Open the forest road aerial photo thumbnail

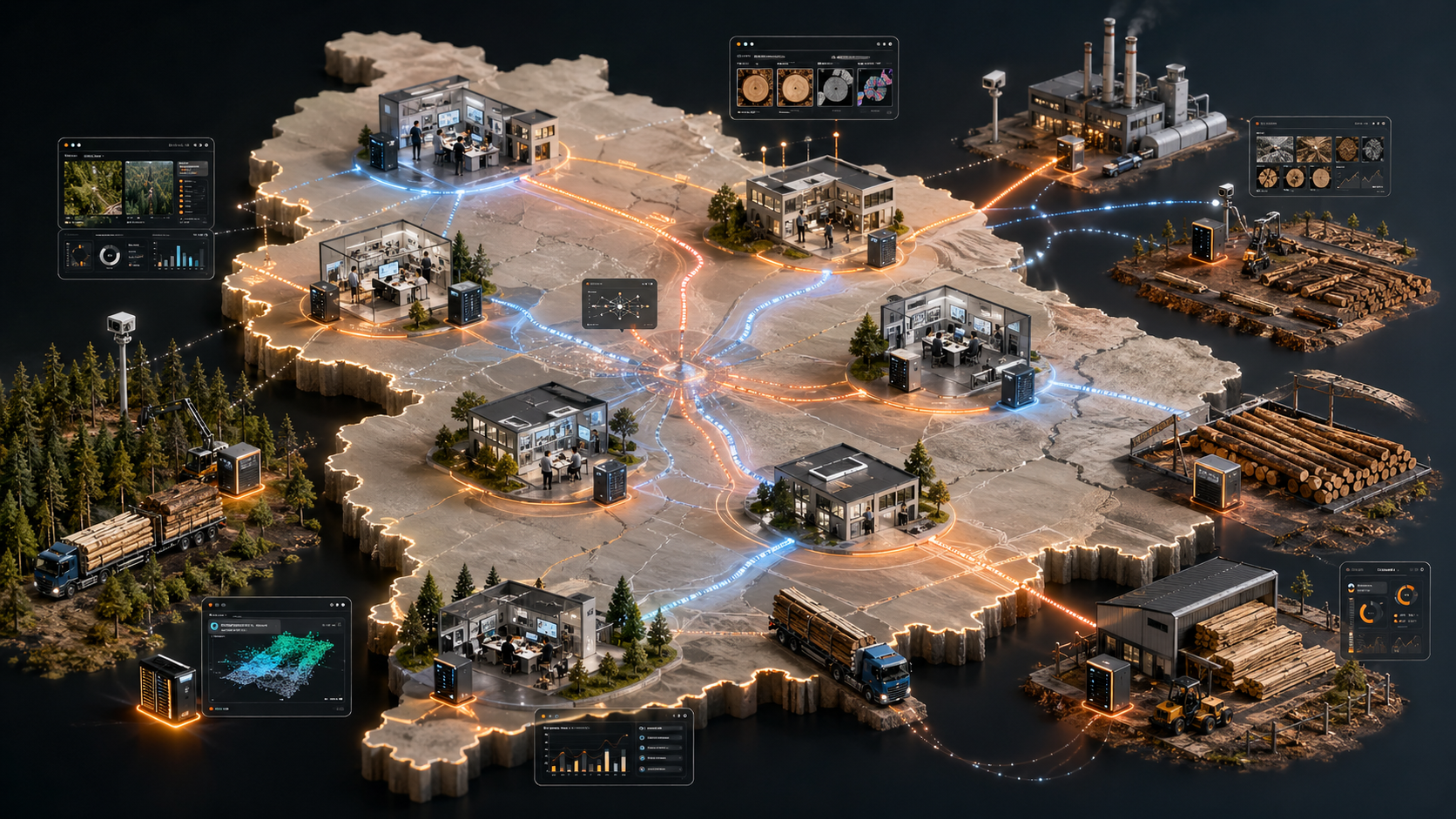pyautogui.click(x=93, y=189)
